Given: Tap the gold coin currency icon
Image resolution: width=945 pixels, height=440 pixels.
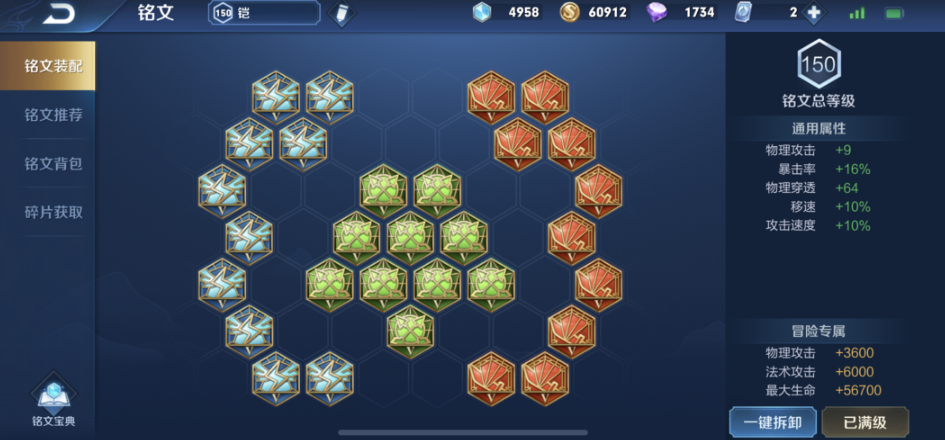Looking at the screenshot, I should tap(569, 13).
